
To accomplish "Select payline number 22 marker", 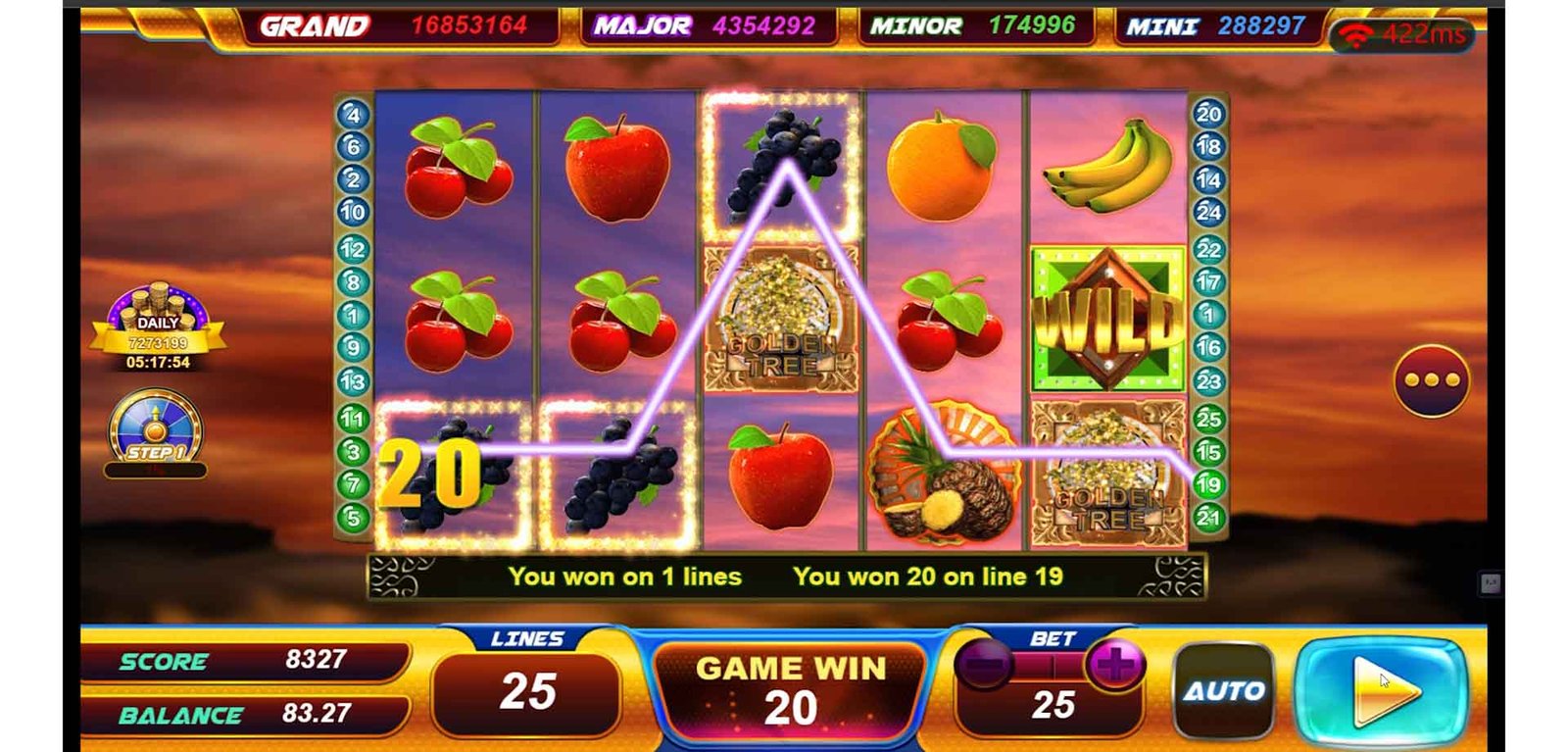I will [x=1208, y=250].
